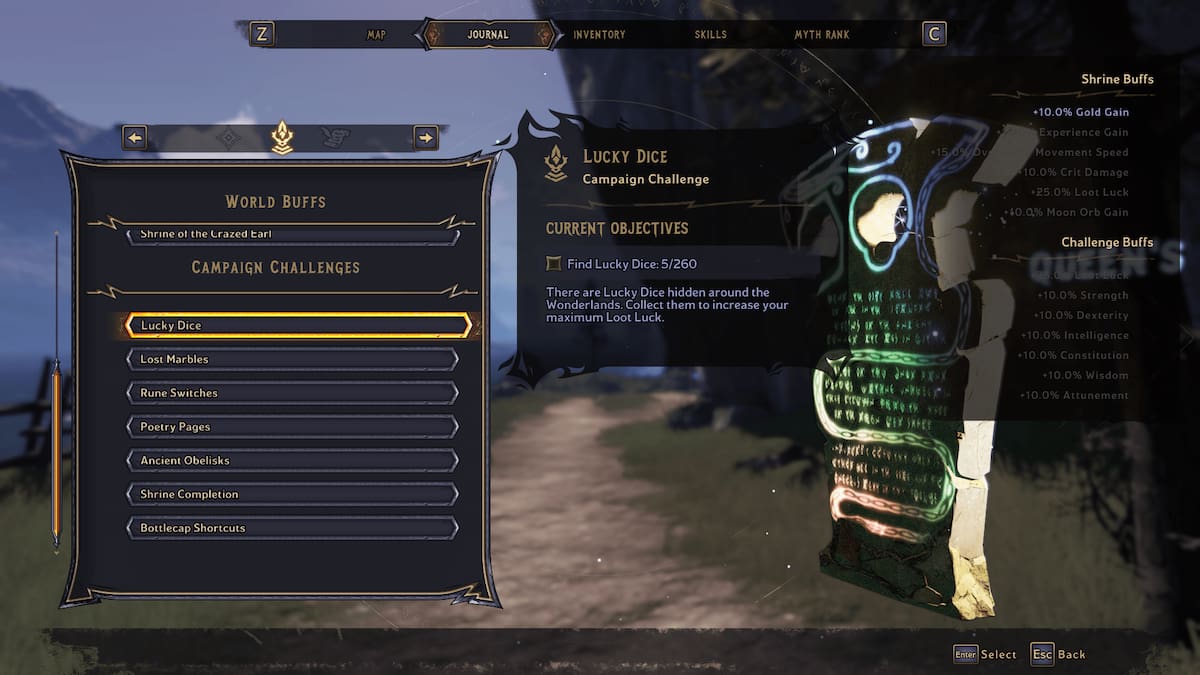Switch to the diamond journal category icon
Screen dimensions: 1200x675
(x=229, y=138)
